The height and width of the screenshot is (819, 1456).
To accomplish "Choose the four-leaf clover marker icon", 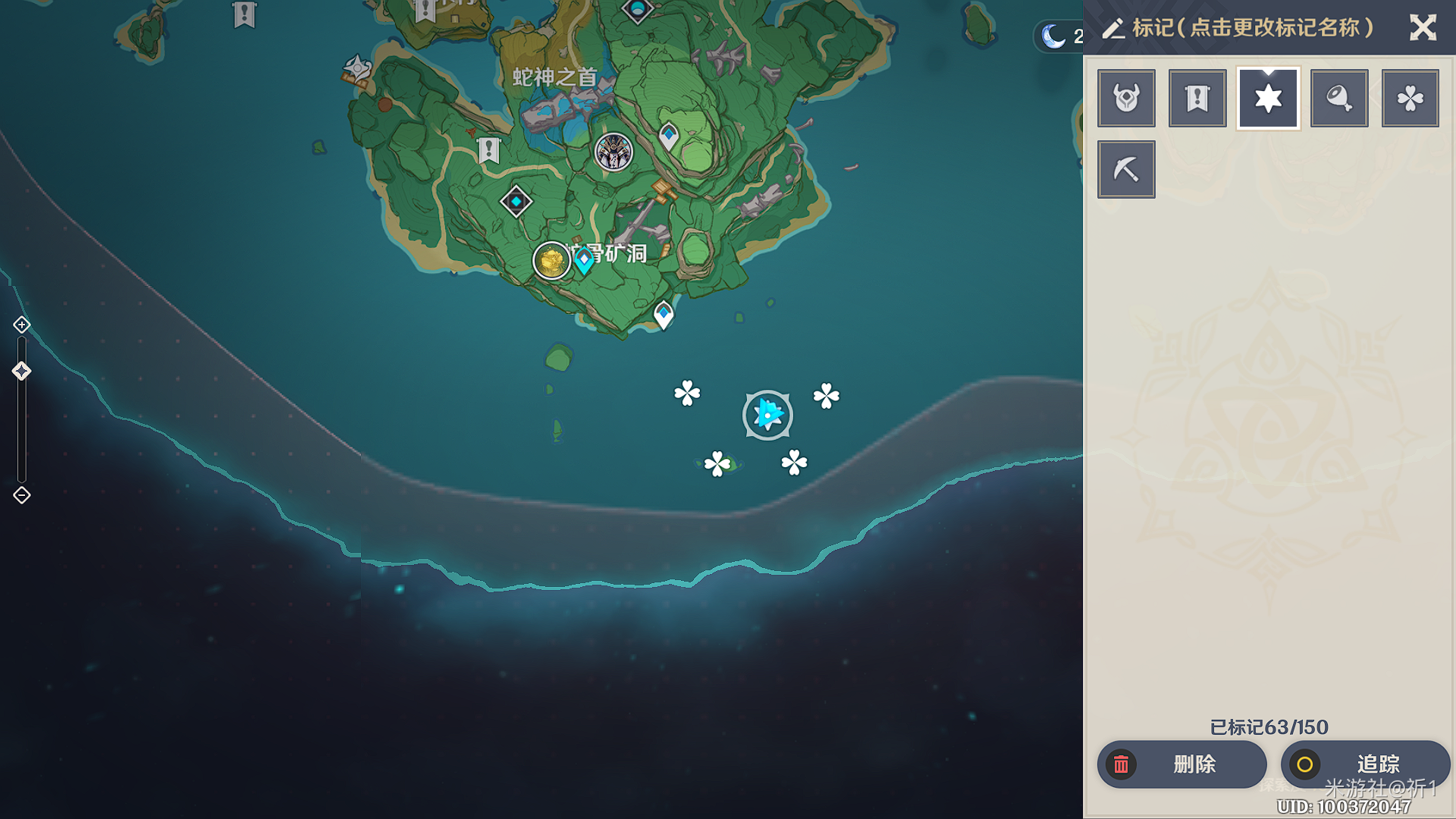I will 1410,99.
